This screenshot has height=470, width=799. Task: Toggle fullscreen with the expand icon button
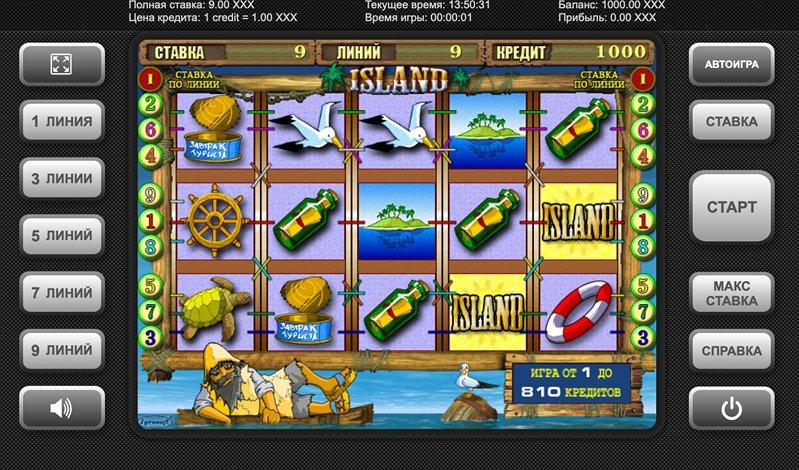click(x=61, y=65)
